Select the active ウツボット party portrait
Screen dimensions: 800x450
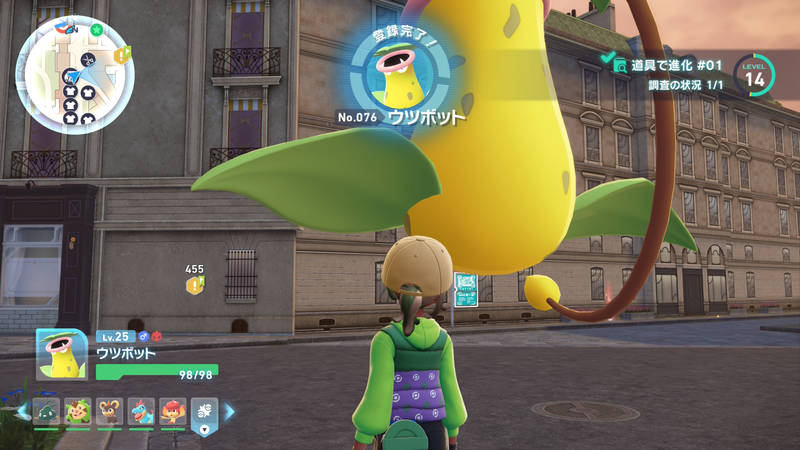[62, 353]
